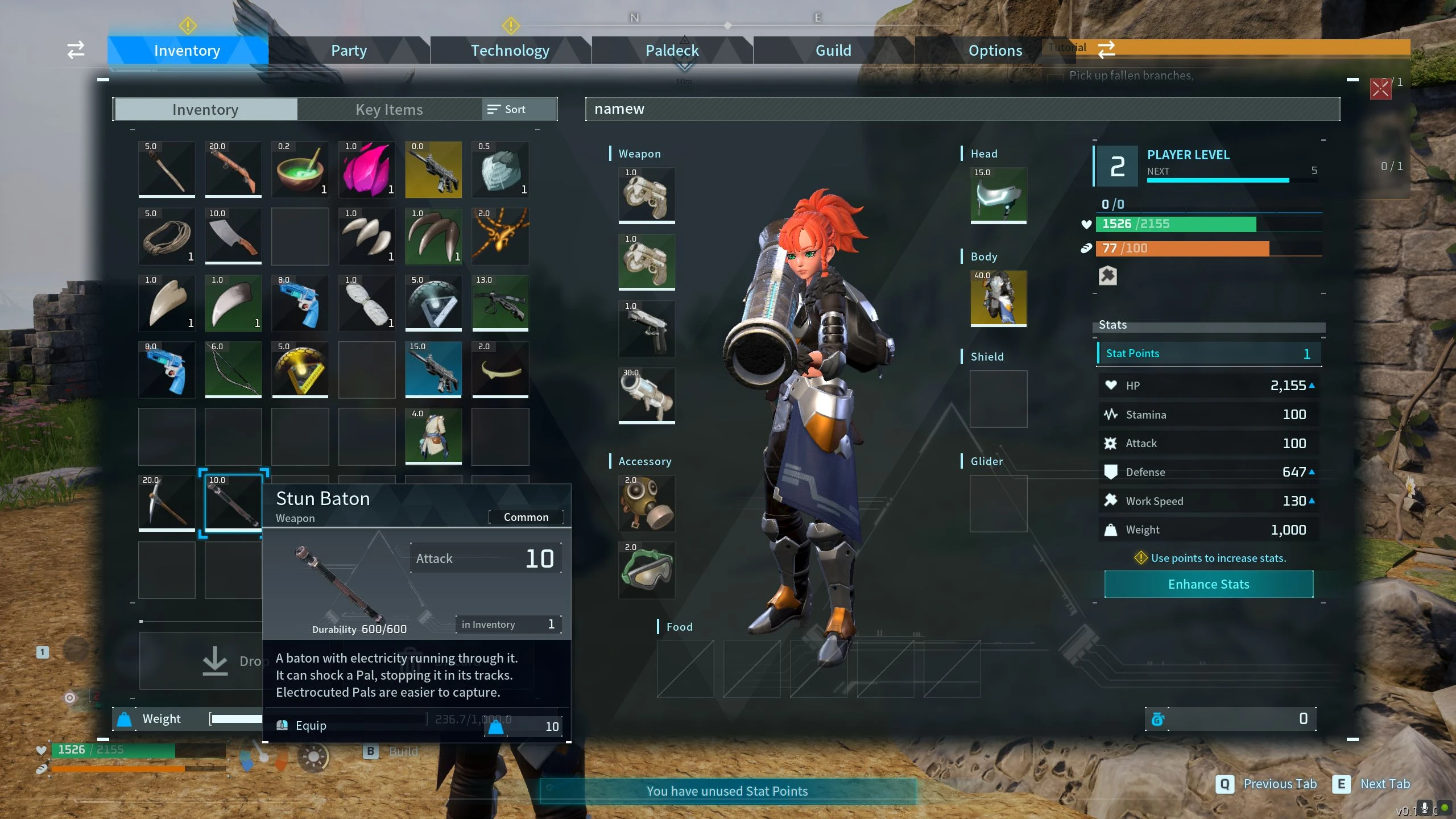
Task: Open the equipped Body armor slot
Action: (x=998, y=300)
